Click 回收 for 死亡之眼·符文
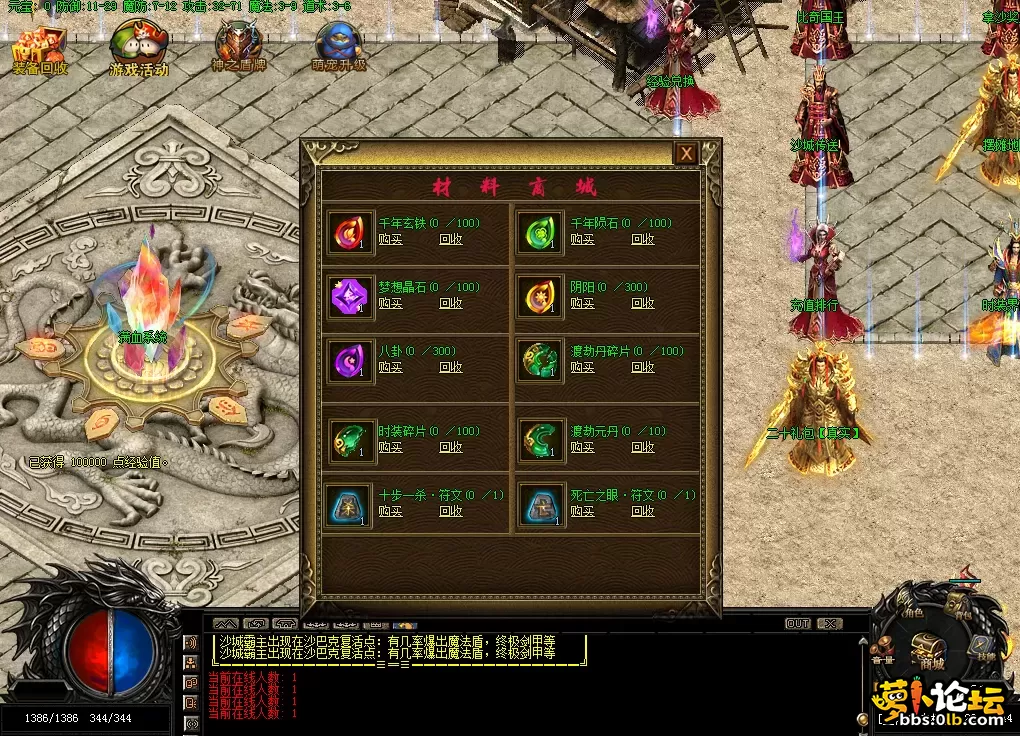The height and width of the screenshot is (736, 1020). point(643,511)
